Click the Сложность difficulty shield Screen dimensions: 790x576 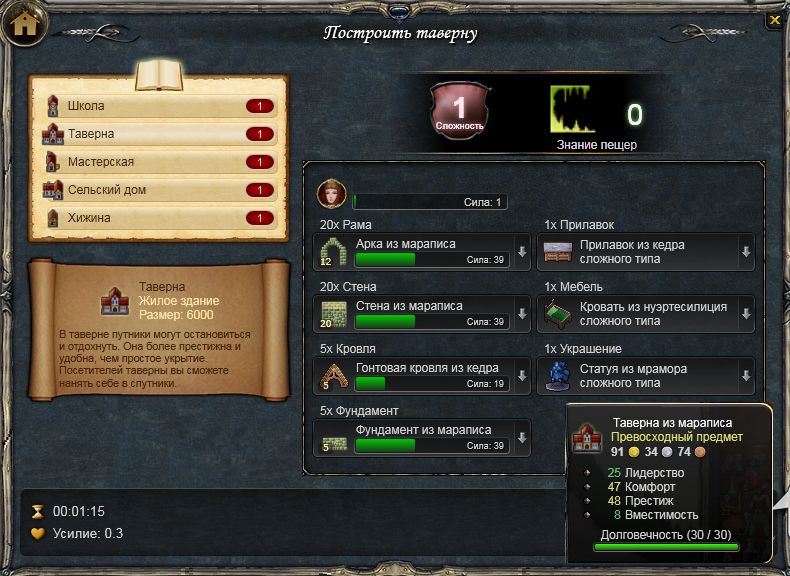click(x=459, y=109)
